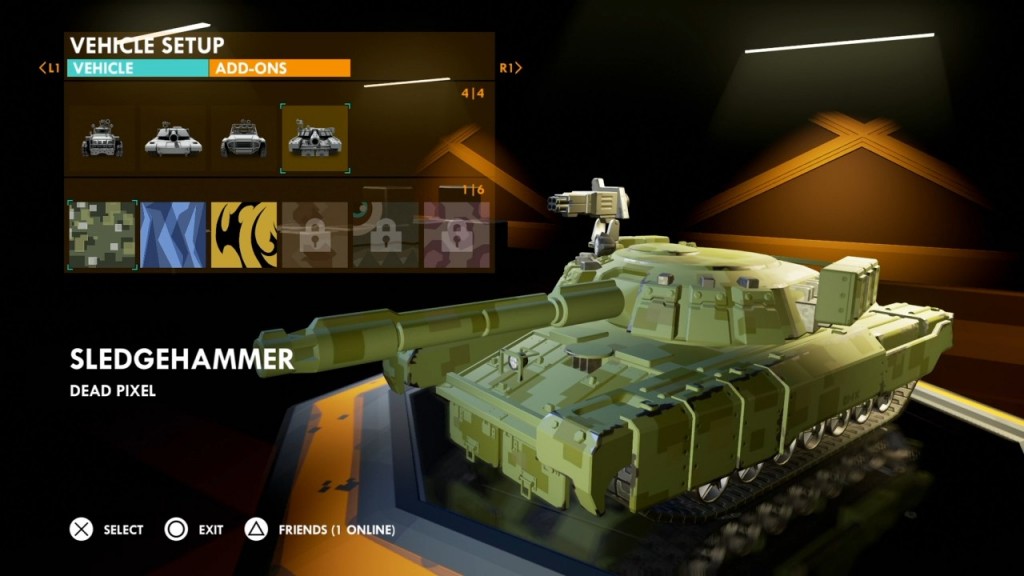The height and width of the screenshot is (576, 1024).
Task: Pick the yellow and black tribal skin
Action: [x=244, y=235]
